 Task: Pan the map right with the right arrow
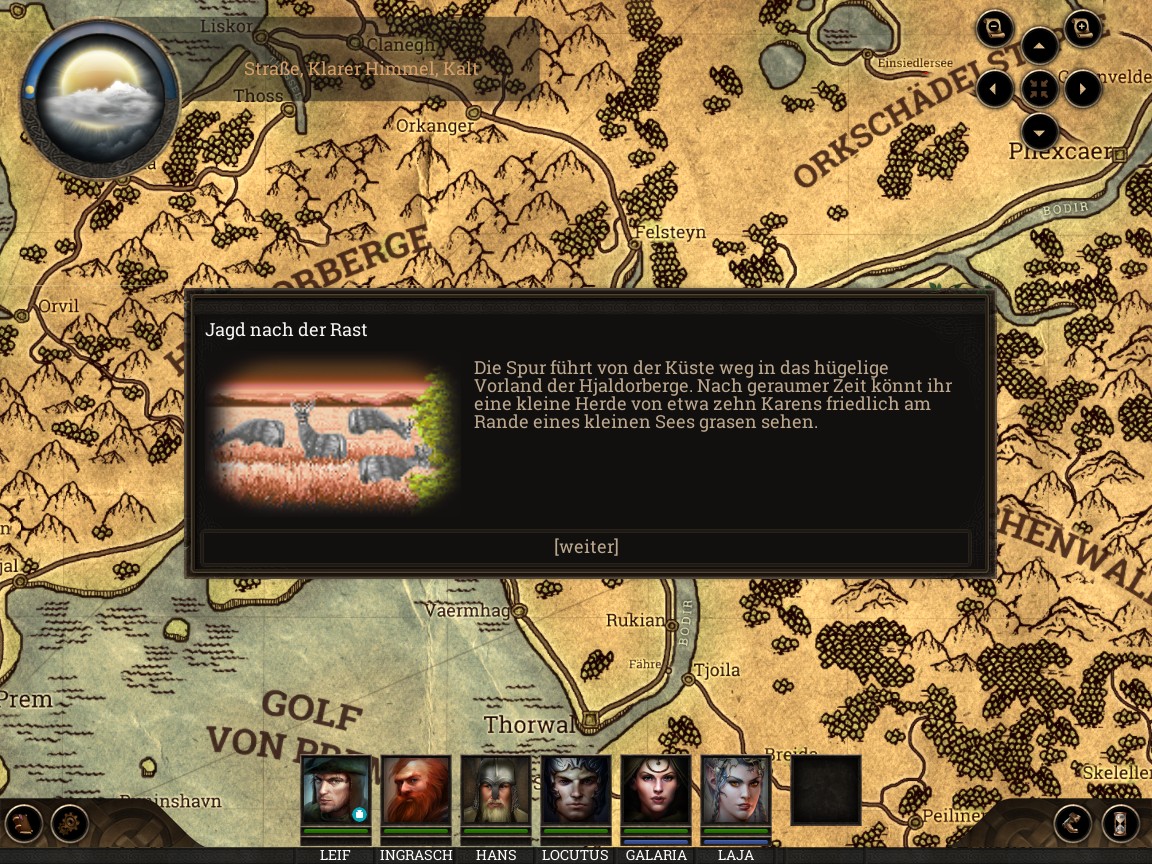tap(1083, 89)
